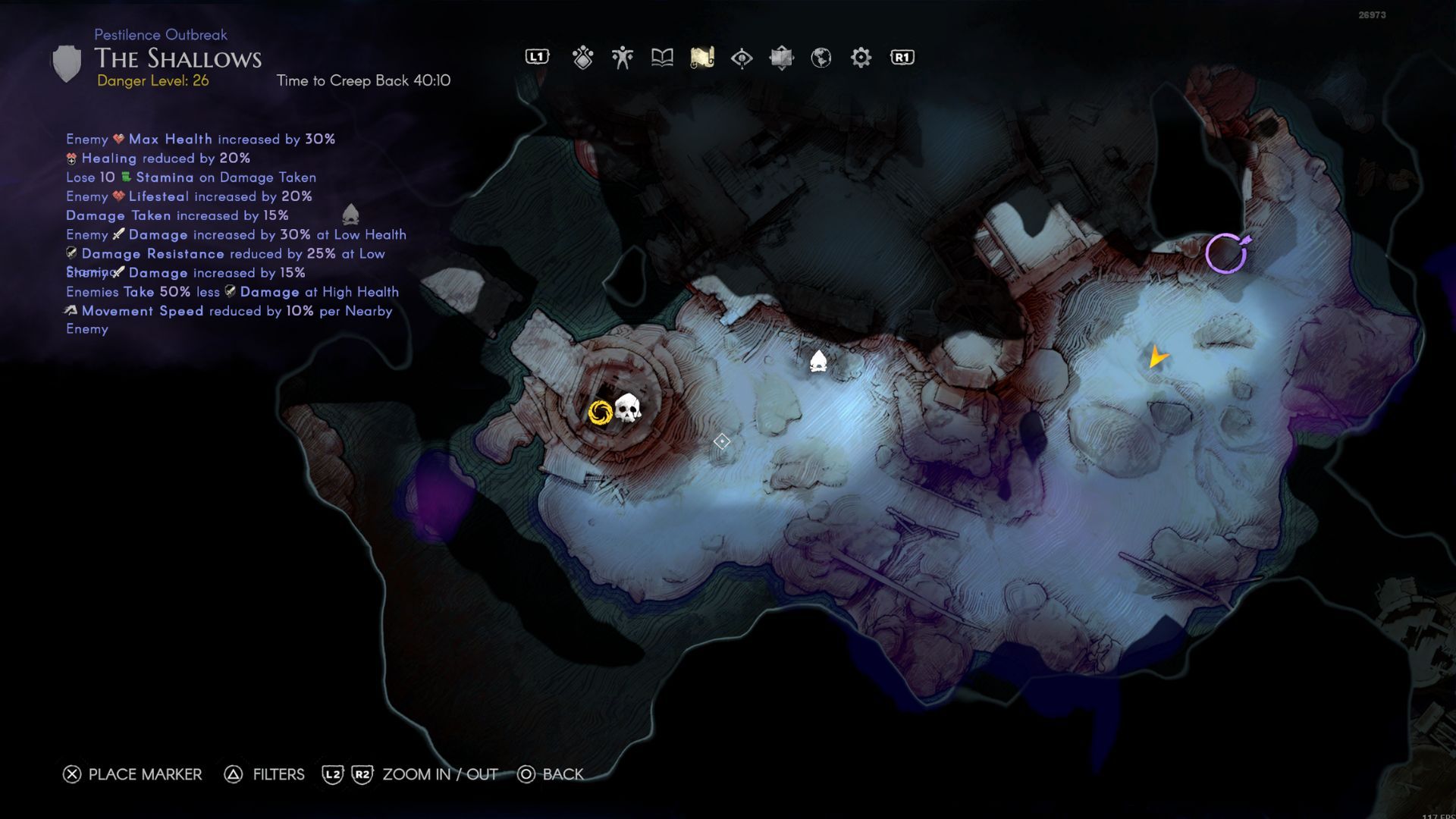Select the highlighted map scroll tab
Screen dimensions: 1456x819
click(x=702, y=58)
